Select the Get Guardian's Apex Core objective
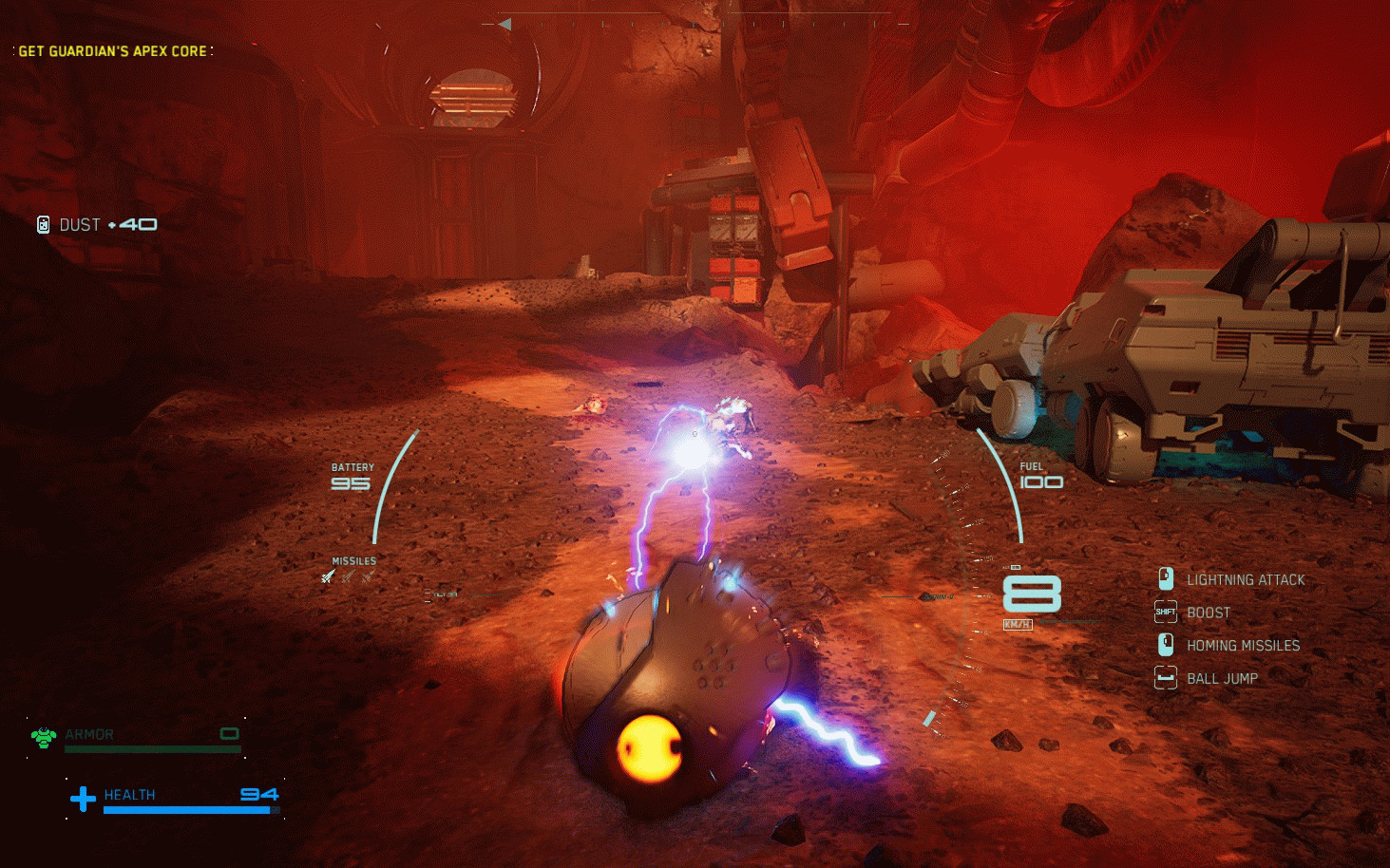The image size is (1390, 868). point(113,51)
